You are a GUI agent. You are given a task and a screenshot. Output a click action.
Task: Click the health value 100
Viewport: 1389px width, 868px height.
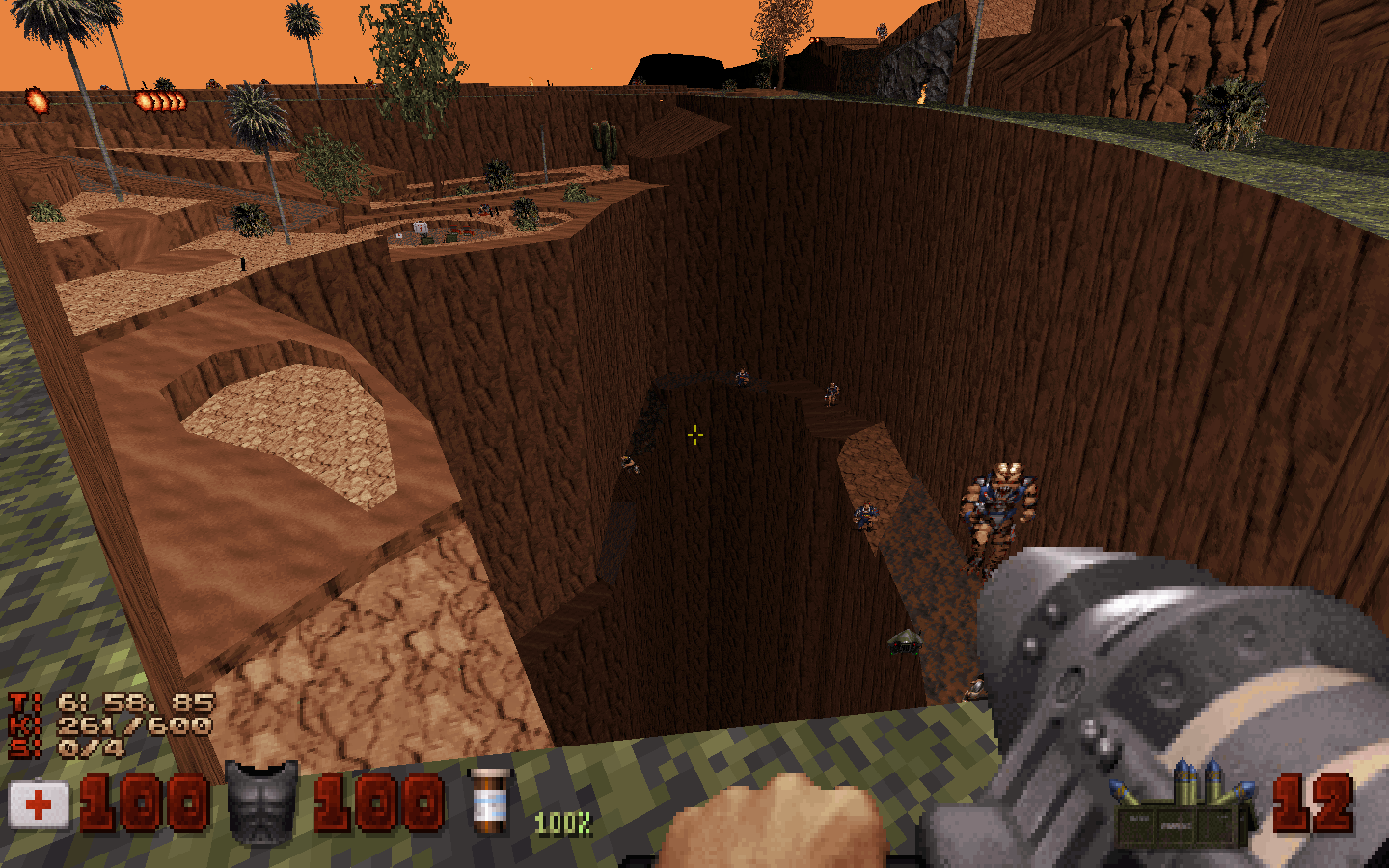click(143, 802)
